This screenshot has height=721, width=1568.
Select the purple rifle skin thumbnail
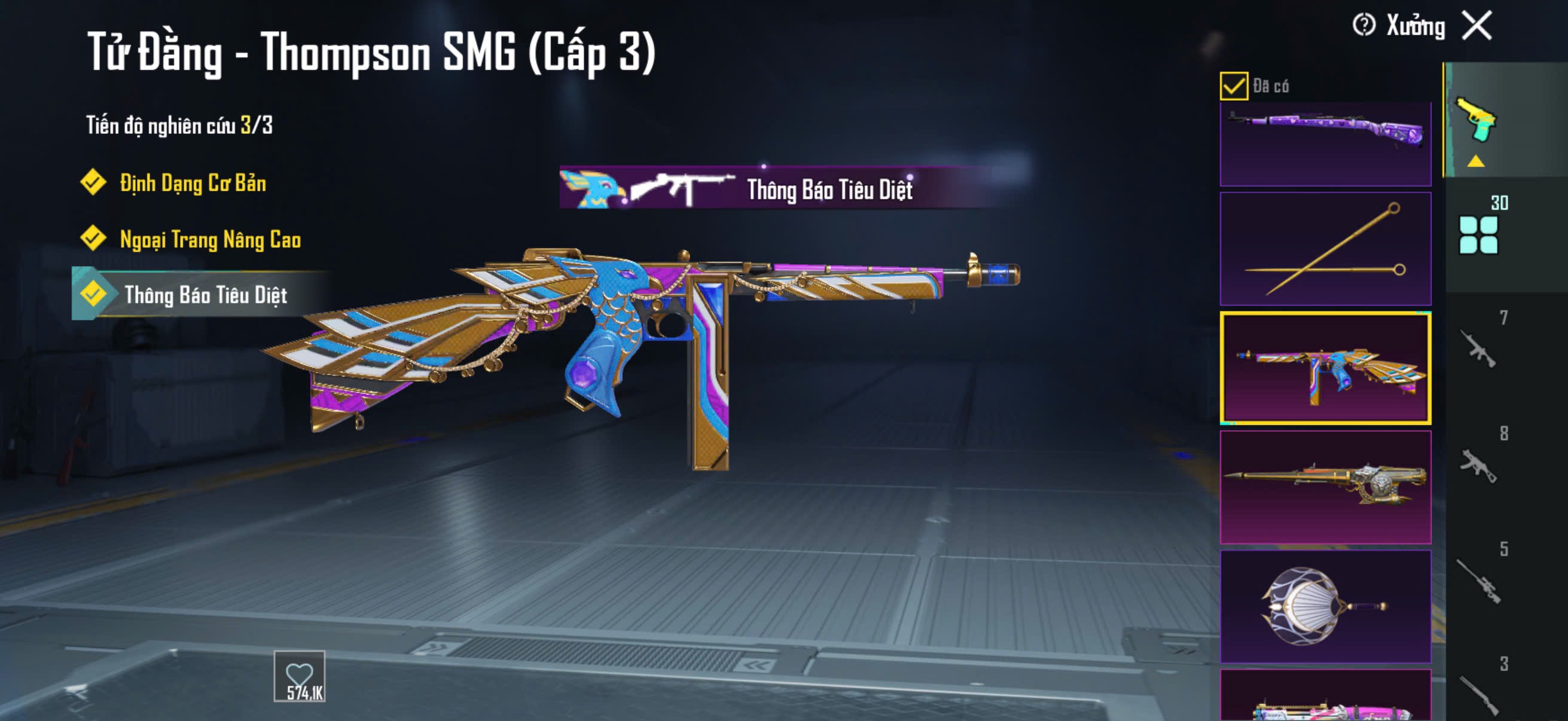click(x=1325, y=143)
